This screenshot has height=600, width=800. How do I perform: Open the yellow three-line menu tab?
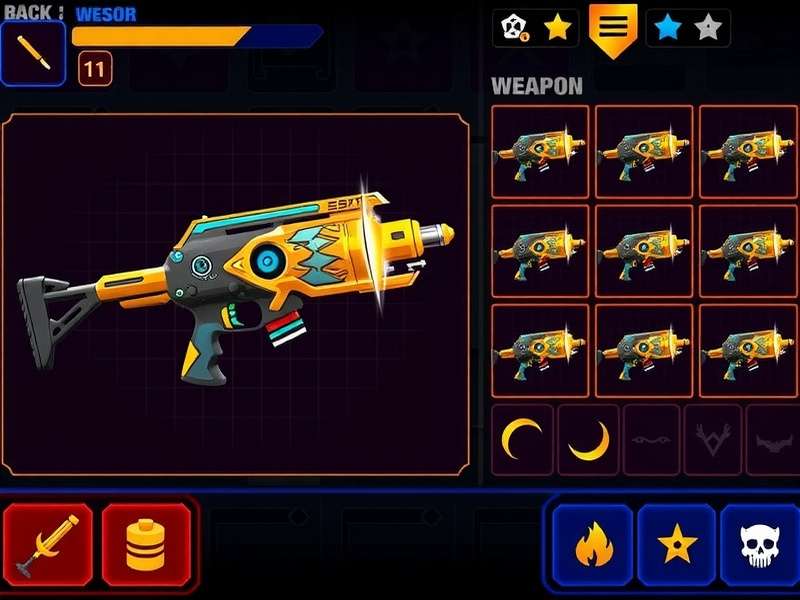[613, 28]
